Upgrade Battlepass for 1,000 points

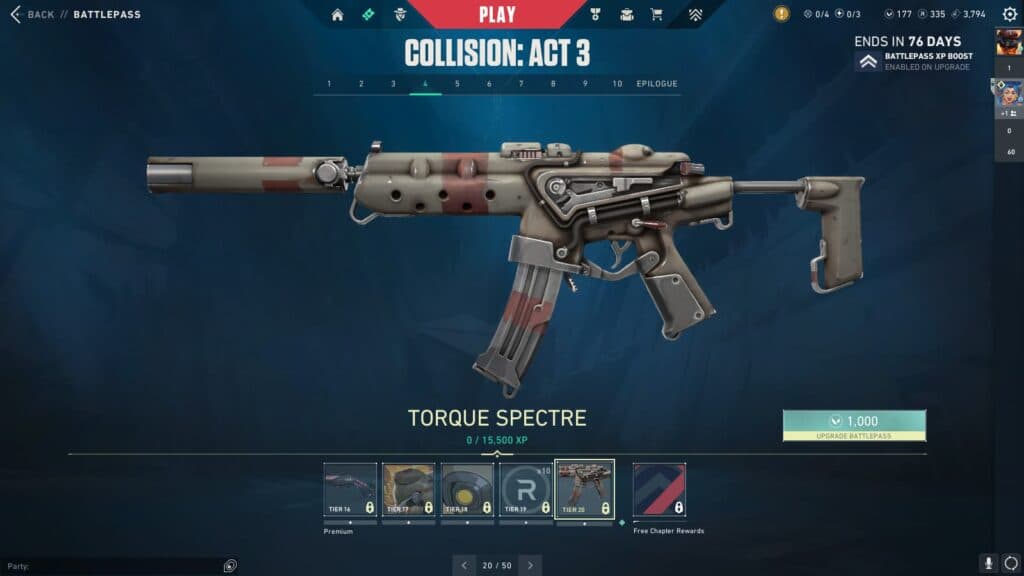854,425
